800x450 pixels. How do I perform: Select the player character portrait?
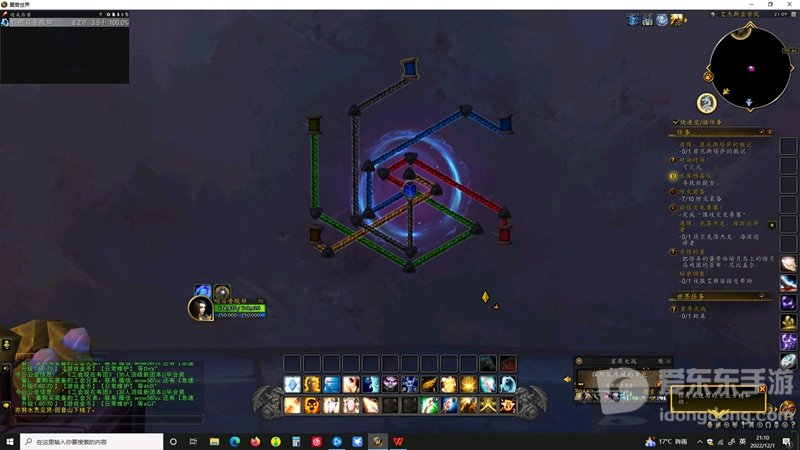click(x=200, y=308)
